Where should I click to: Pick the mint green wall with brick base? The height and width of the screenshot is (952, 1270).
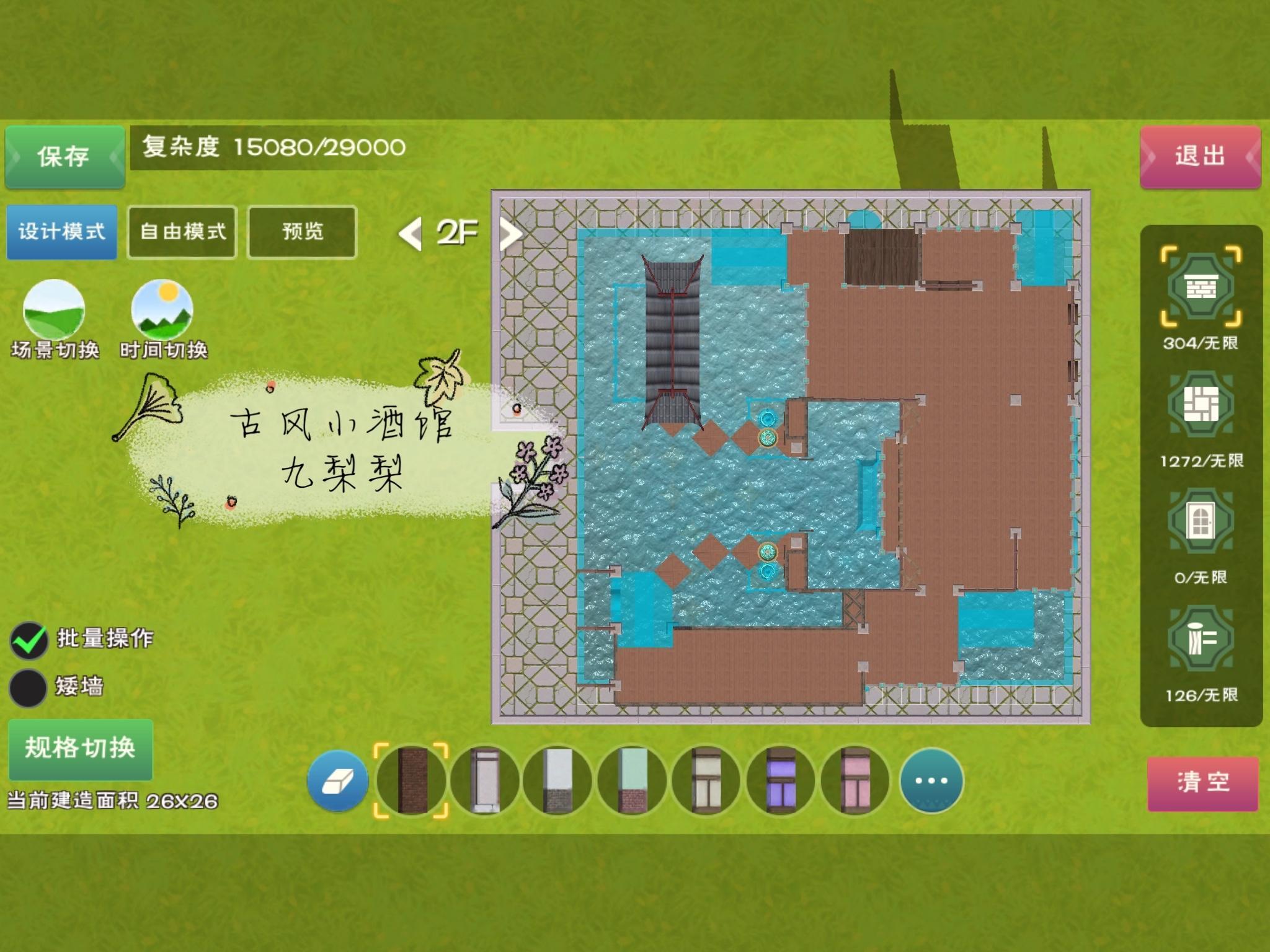tap(632, 781)
